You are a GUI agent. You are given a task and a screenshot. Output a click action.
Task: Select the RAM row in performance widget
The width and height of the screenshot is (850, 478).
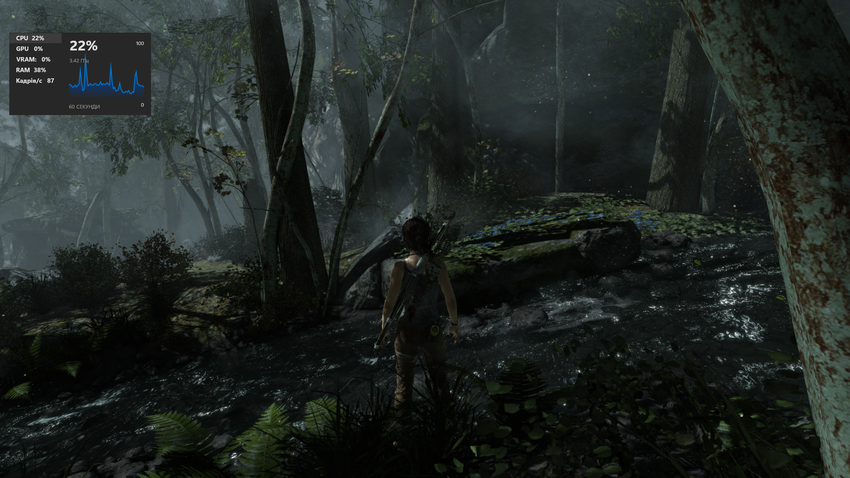point(31,70)
